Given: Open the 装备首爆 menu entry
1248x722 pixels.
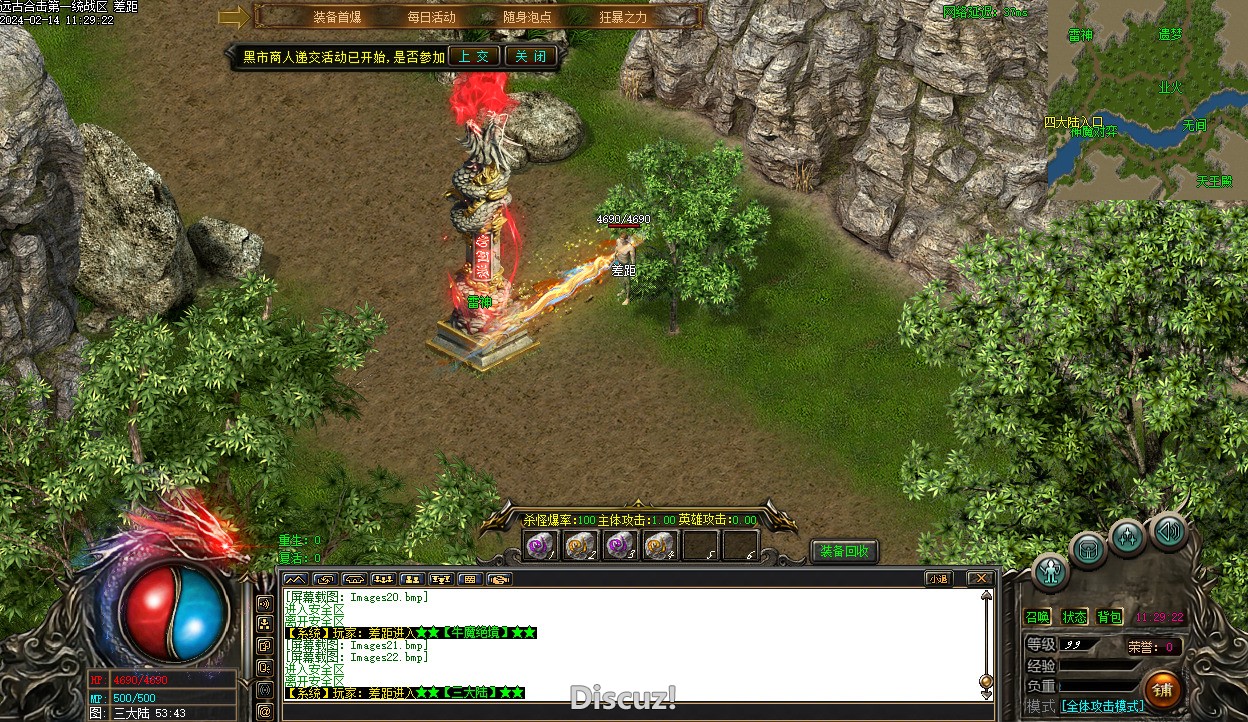Looking at the screenshot, I should click(x=337, y=17).
